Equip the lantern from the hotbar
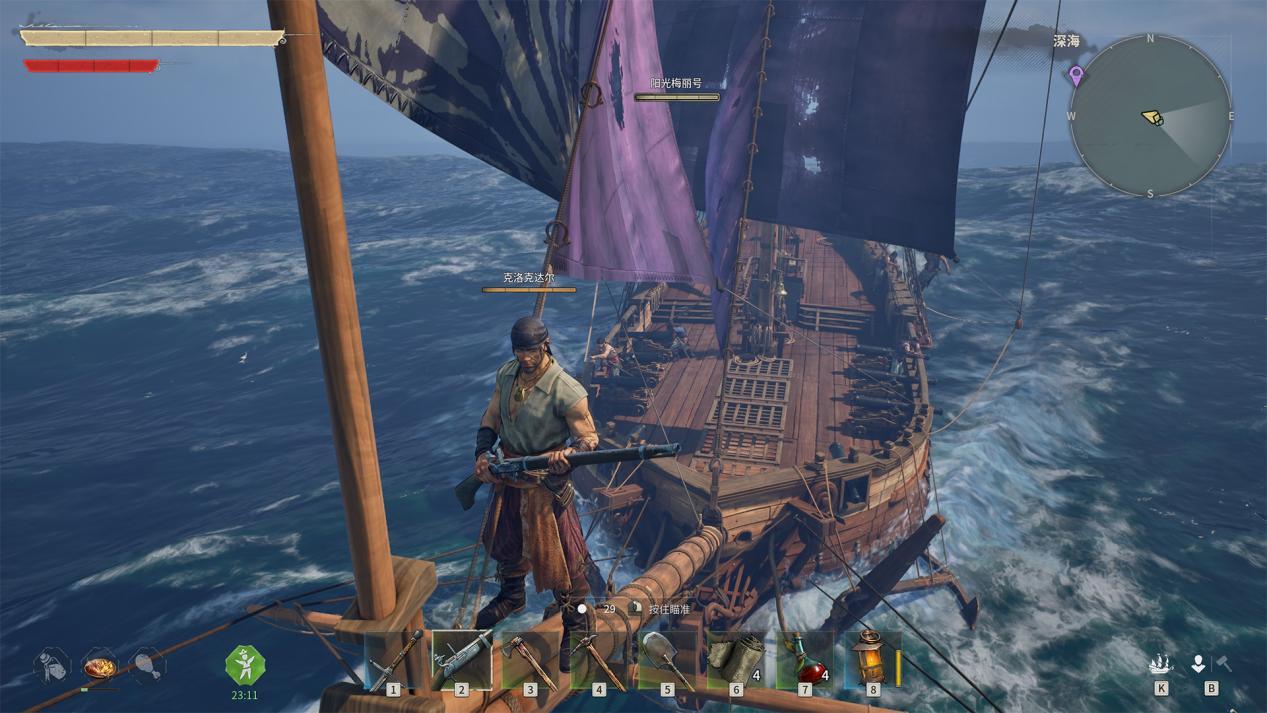1267x713 pixels. 869,660
